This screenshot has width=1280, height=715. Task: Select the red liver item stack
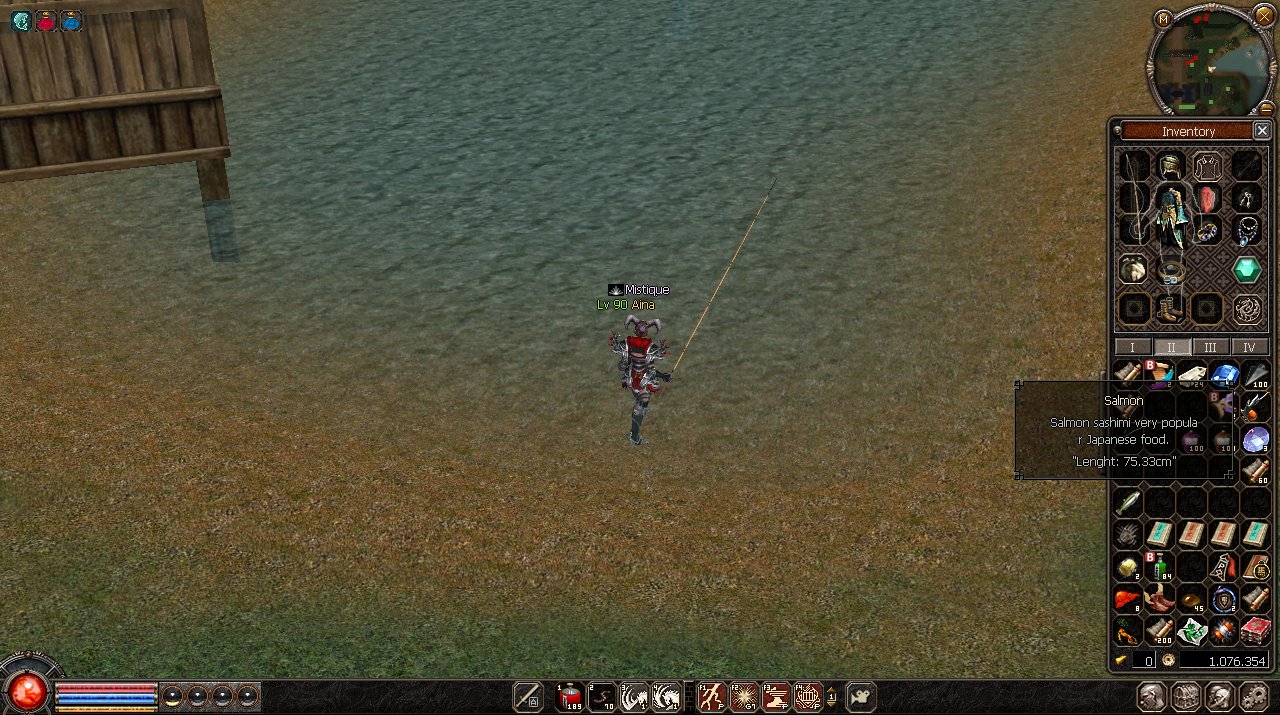(1128, 599)
